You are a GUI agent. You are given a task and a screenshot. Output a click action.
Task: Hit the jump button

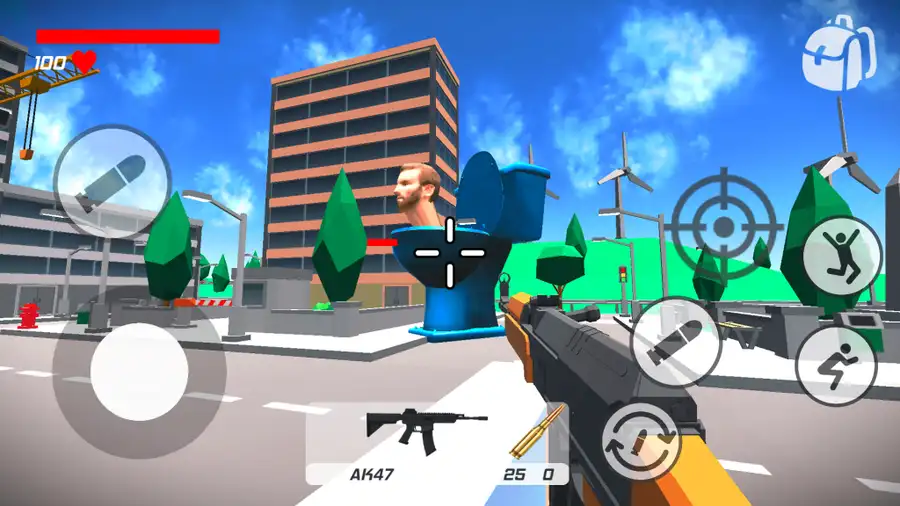click(x=842, y=255)
